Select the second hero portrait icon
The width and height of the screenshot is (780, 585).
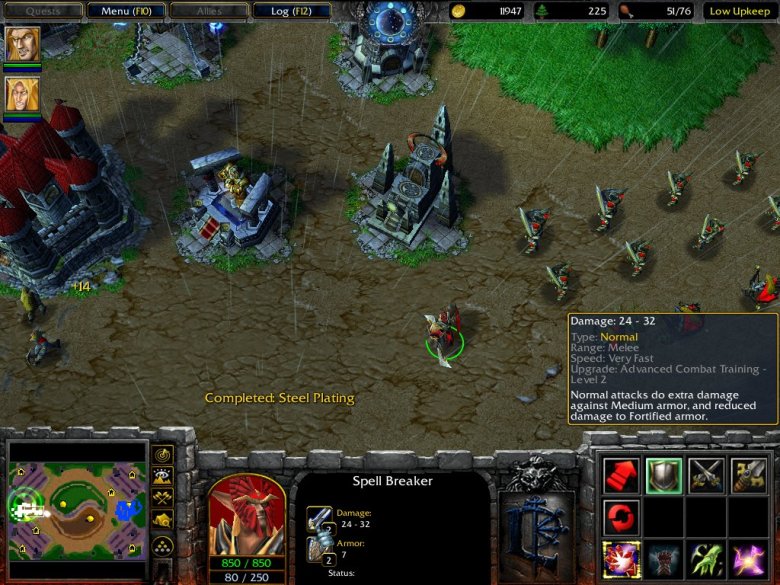[x=23, y=95]
